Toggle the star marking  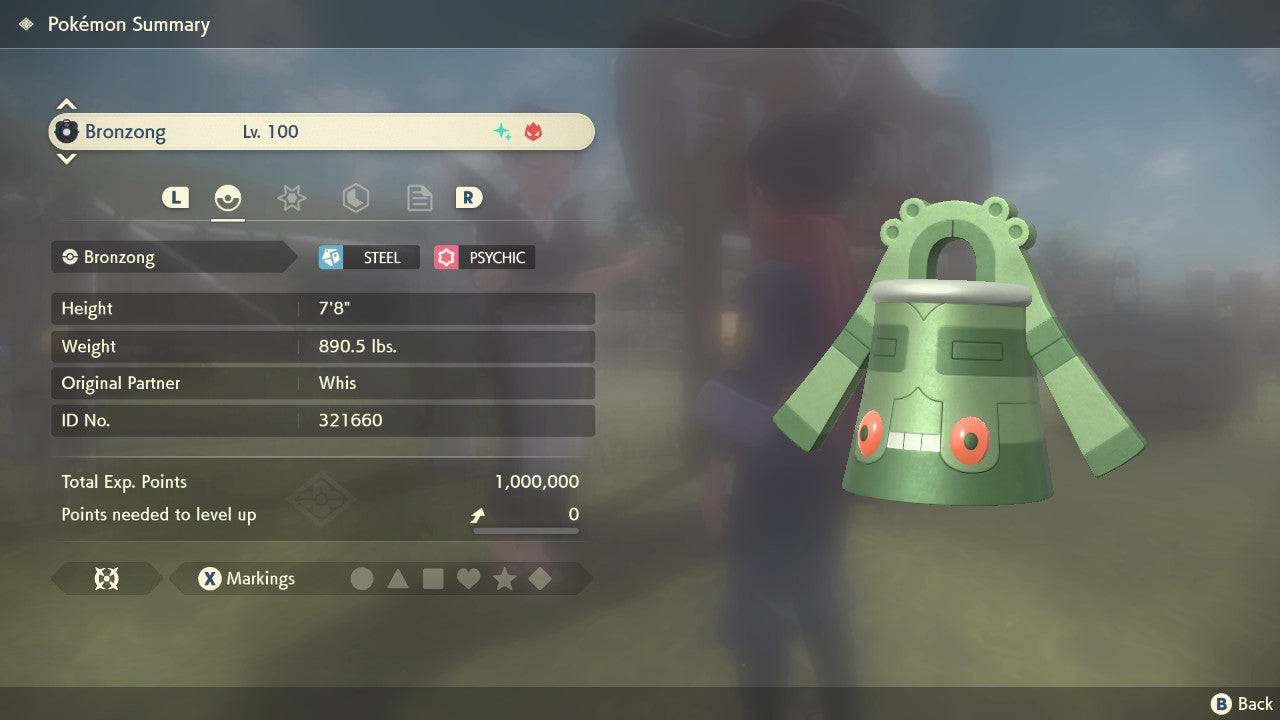click(x=504, y=578)
